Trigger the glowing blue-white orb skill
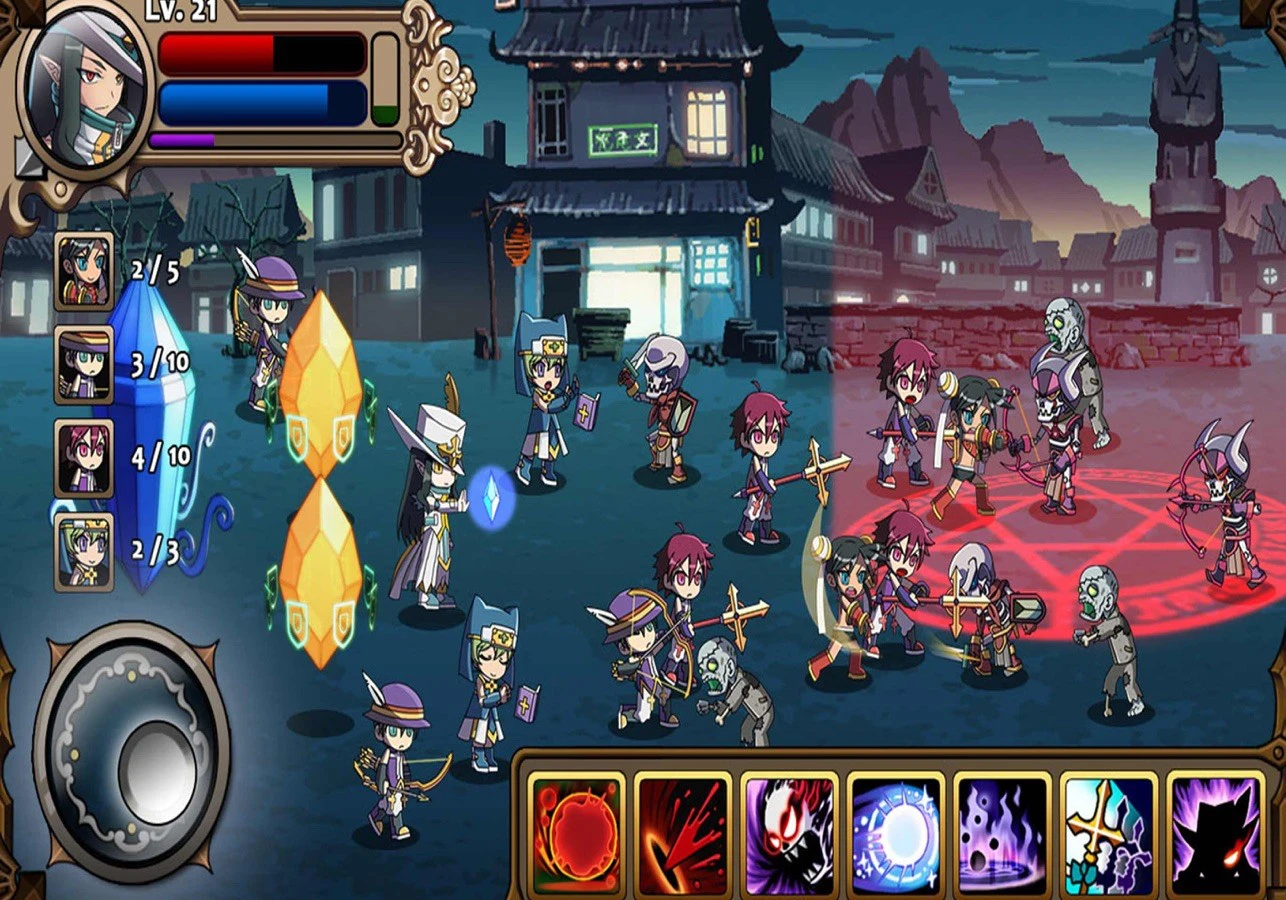 [x=897, y=834]
